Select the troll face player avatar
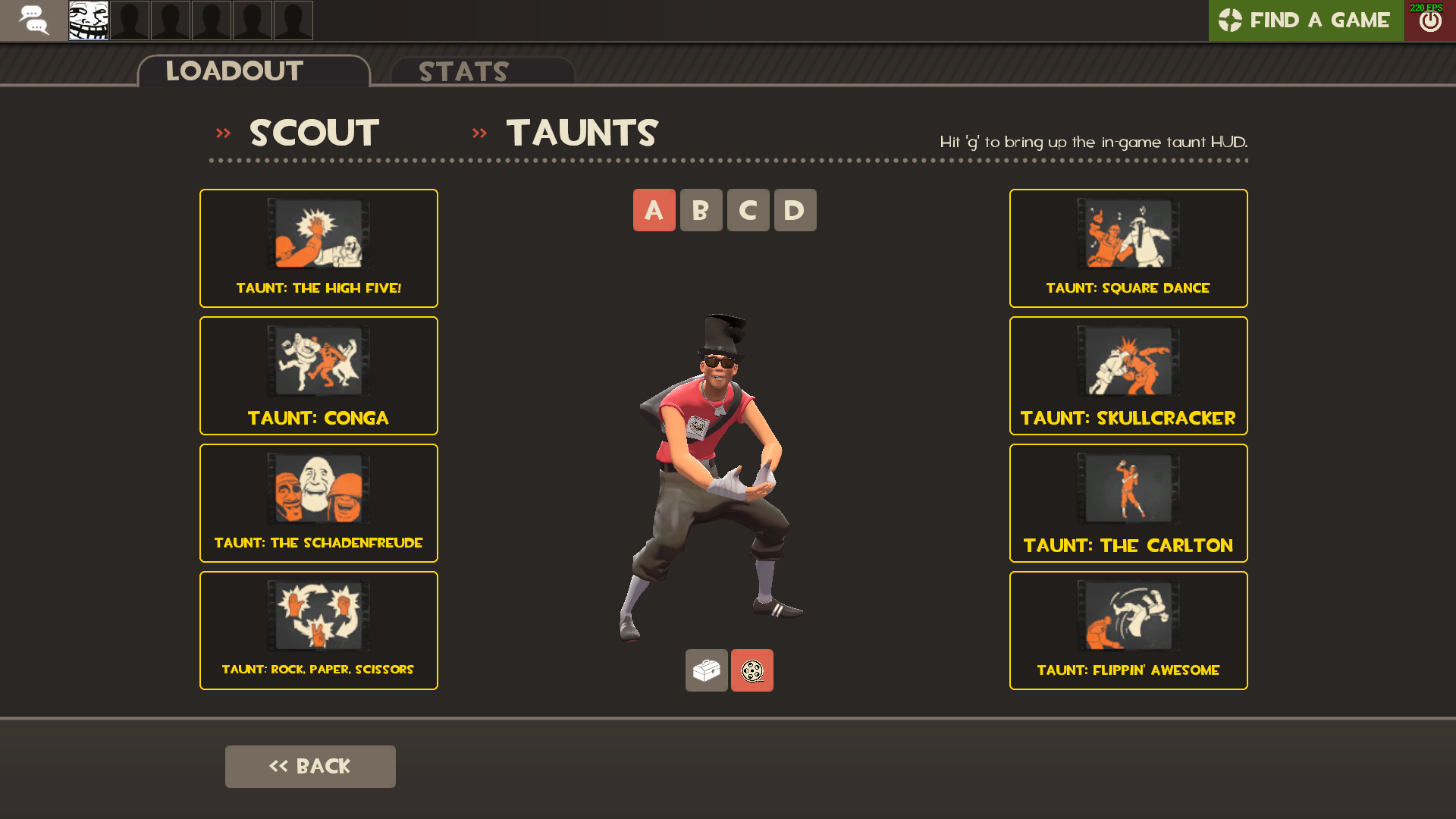This screenshot has height=819, width=1456. [x=89, y=20]
